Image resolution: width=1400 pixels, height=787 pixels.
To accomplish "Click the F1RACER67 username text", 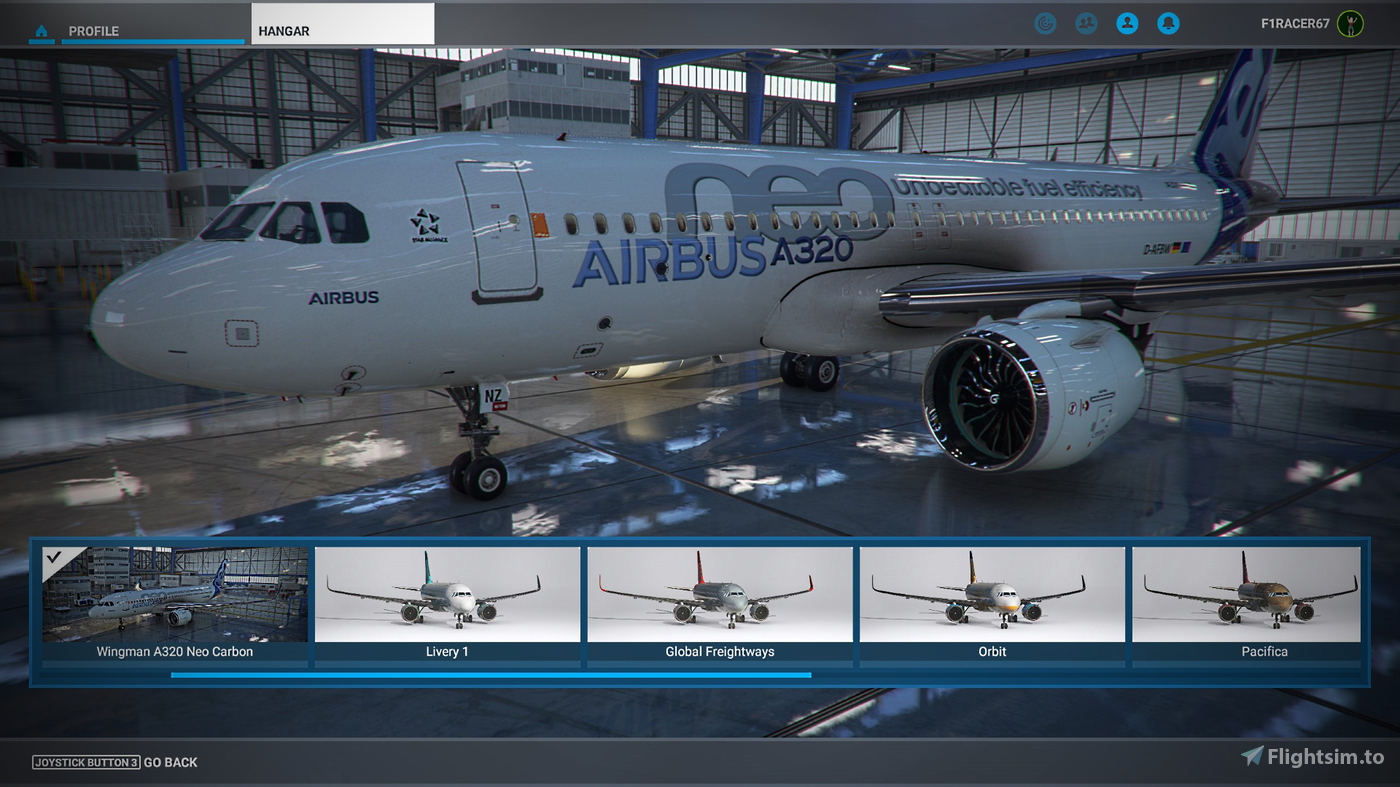I will (1296, 22).
